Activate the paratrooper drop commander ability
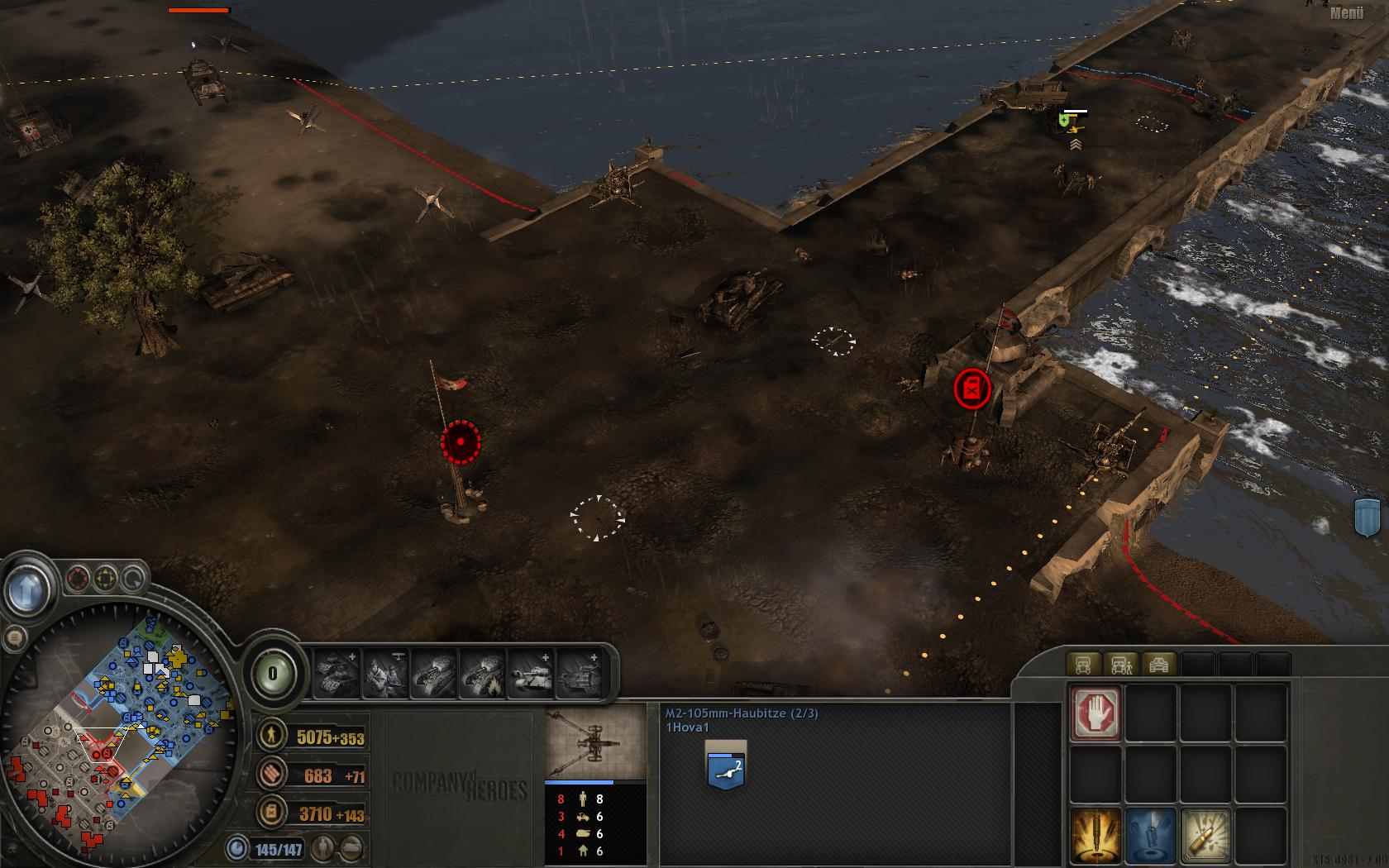Screen dimensions: 1389x868 click(386, 674)
